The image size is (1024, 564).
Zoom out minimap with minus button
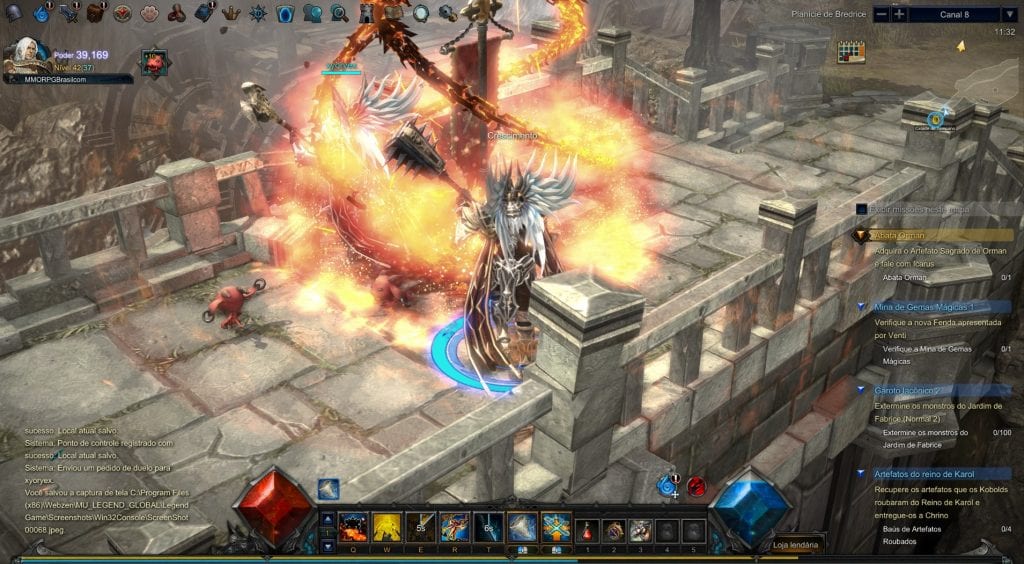[881, 14]
